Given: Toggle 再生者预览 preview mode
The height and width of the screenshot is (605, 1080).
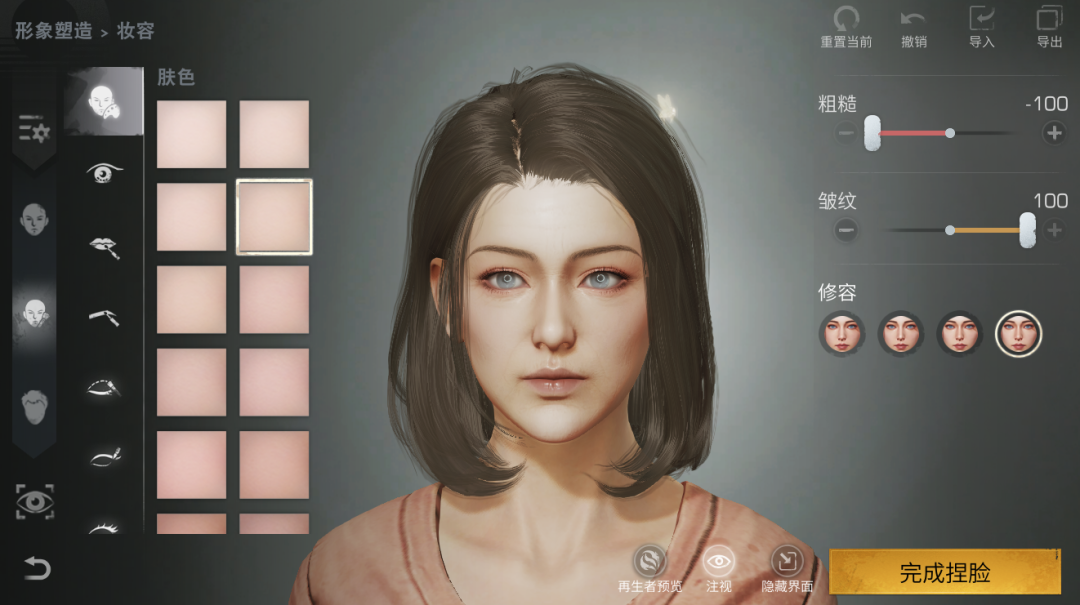Looking at the screenshot, I should [651, 561].
